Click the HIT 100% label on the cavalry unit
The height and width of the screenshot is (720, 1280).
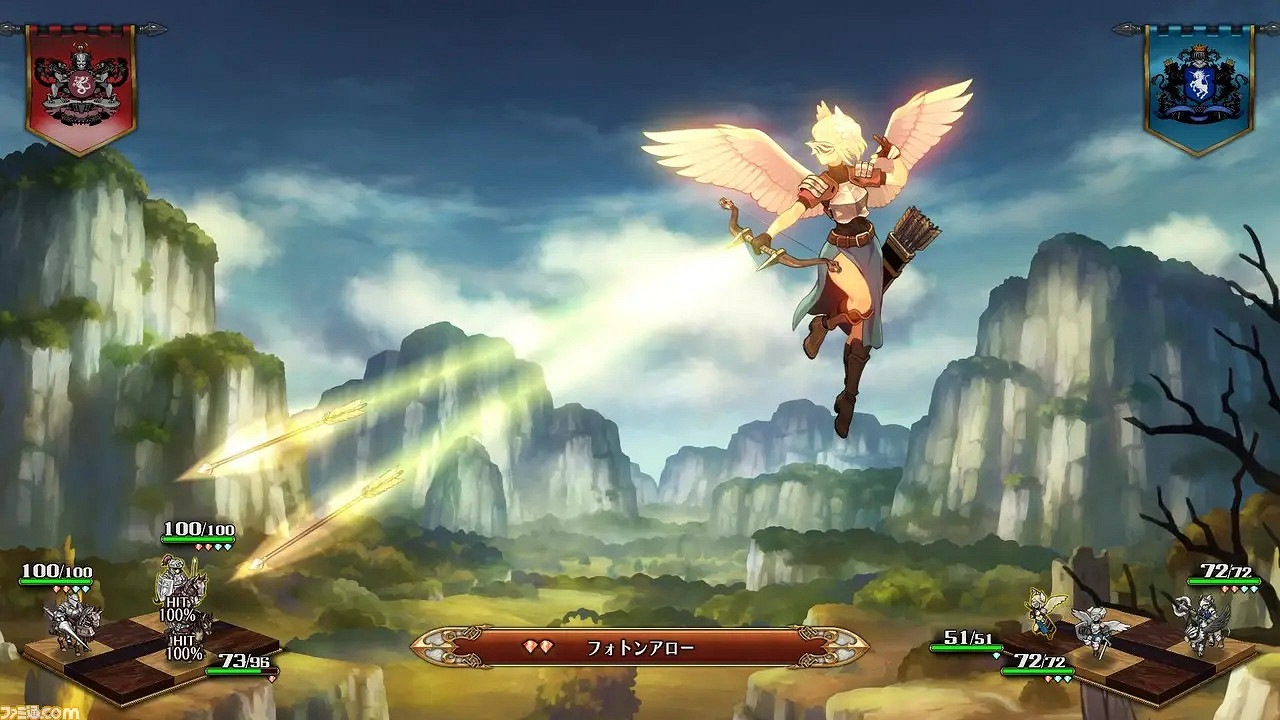pos(178,609)
